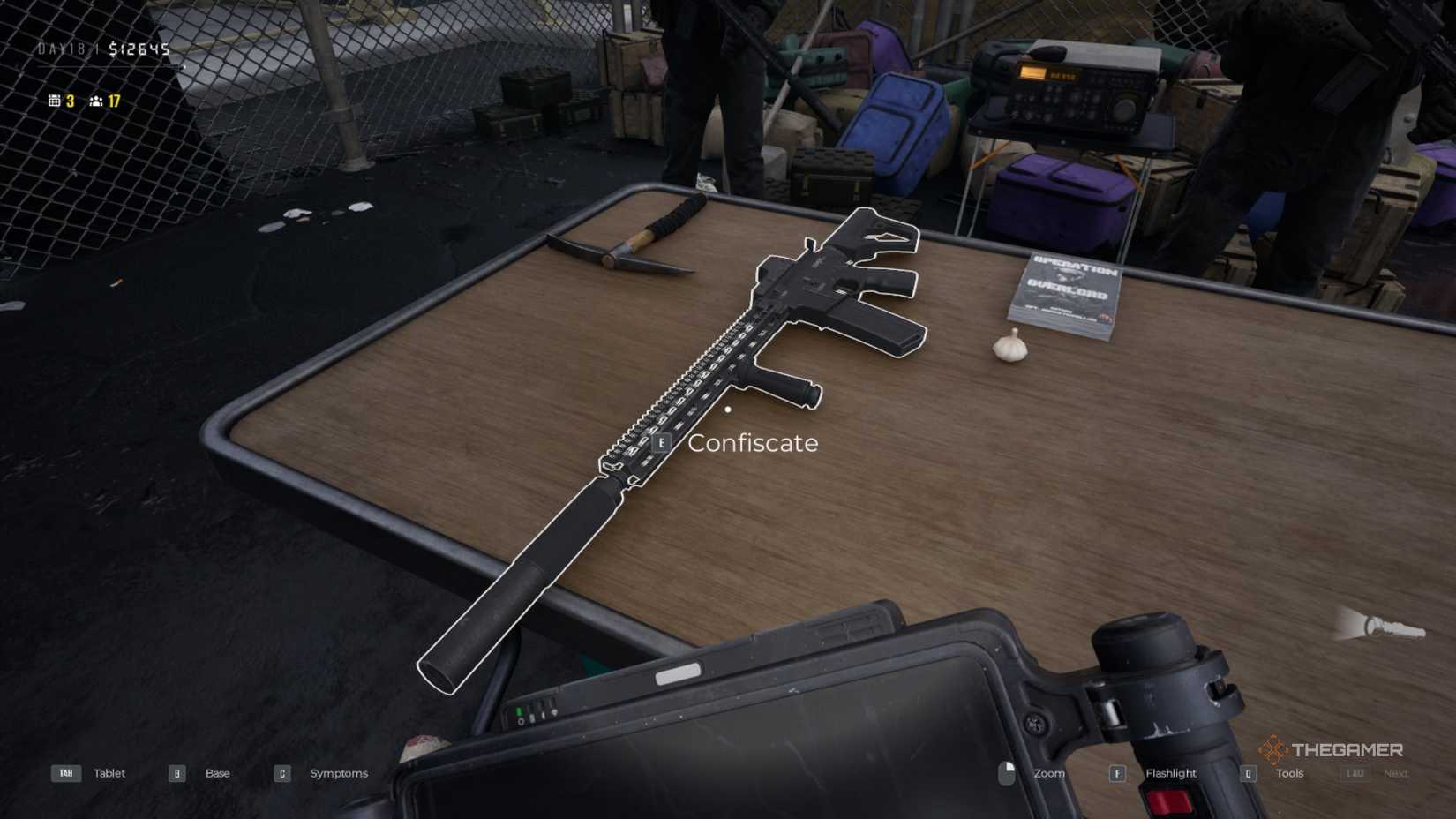Toggle the Flashlight on

1171,773
